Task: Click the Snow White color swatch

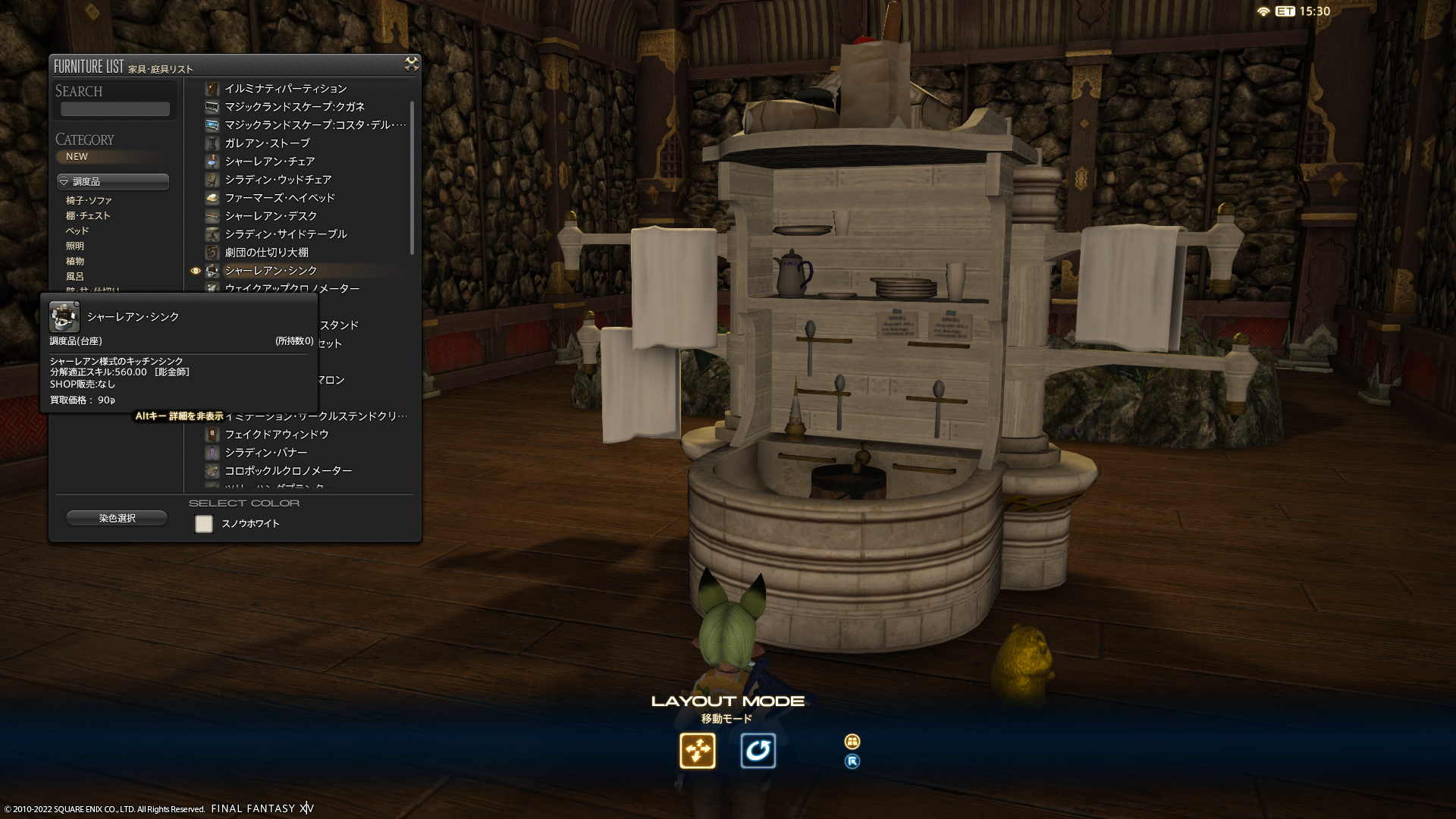Action: click(x=204, y=524)
